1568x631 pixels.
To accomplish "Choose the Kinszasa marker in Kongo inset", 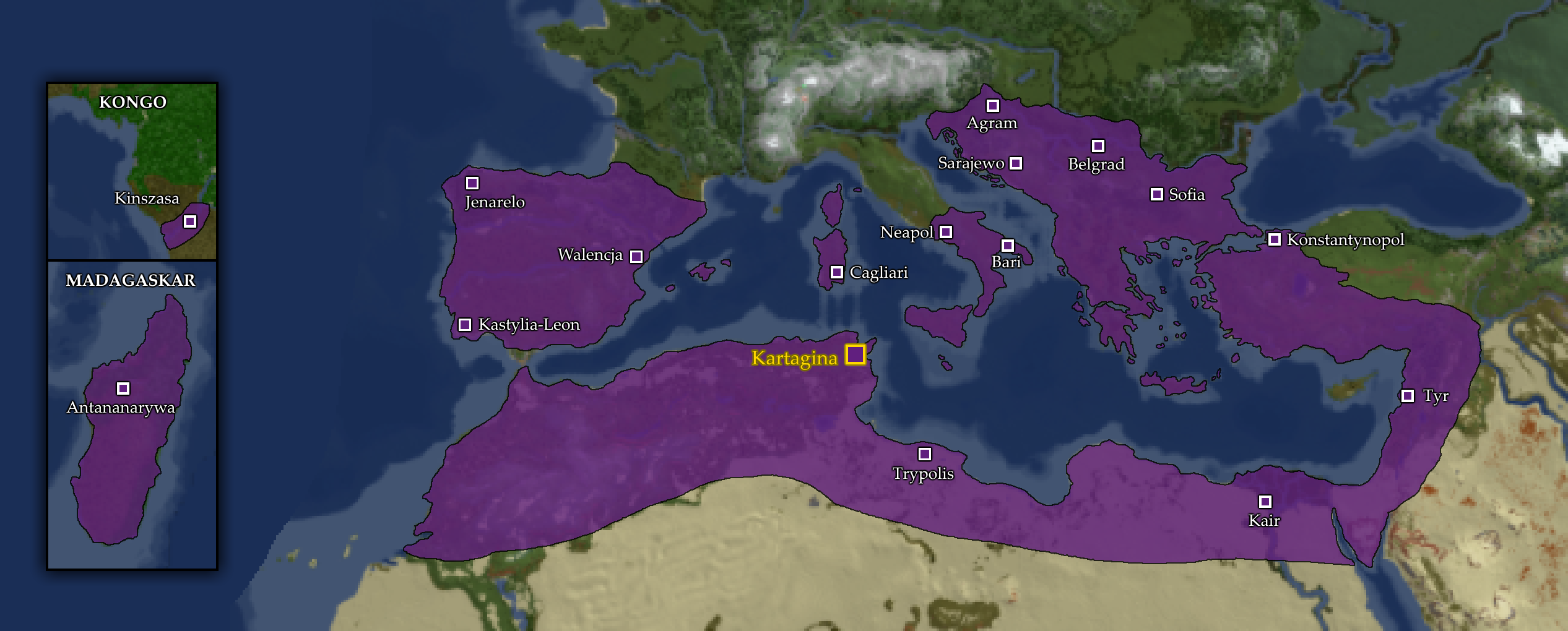I will pos(189,221).
